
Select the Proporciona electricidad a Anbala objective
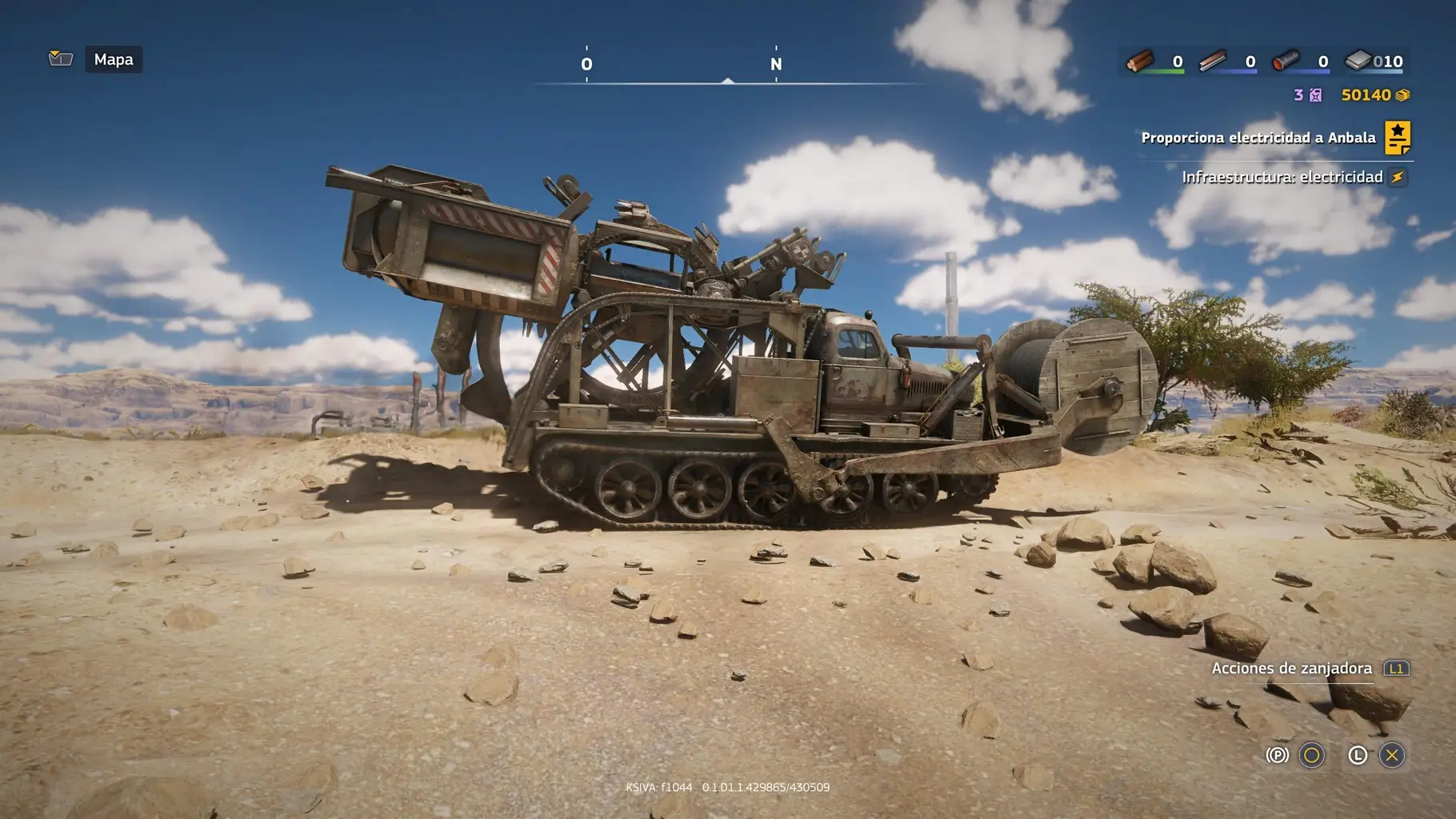tap(1258, 138)
